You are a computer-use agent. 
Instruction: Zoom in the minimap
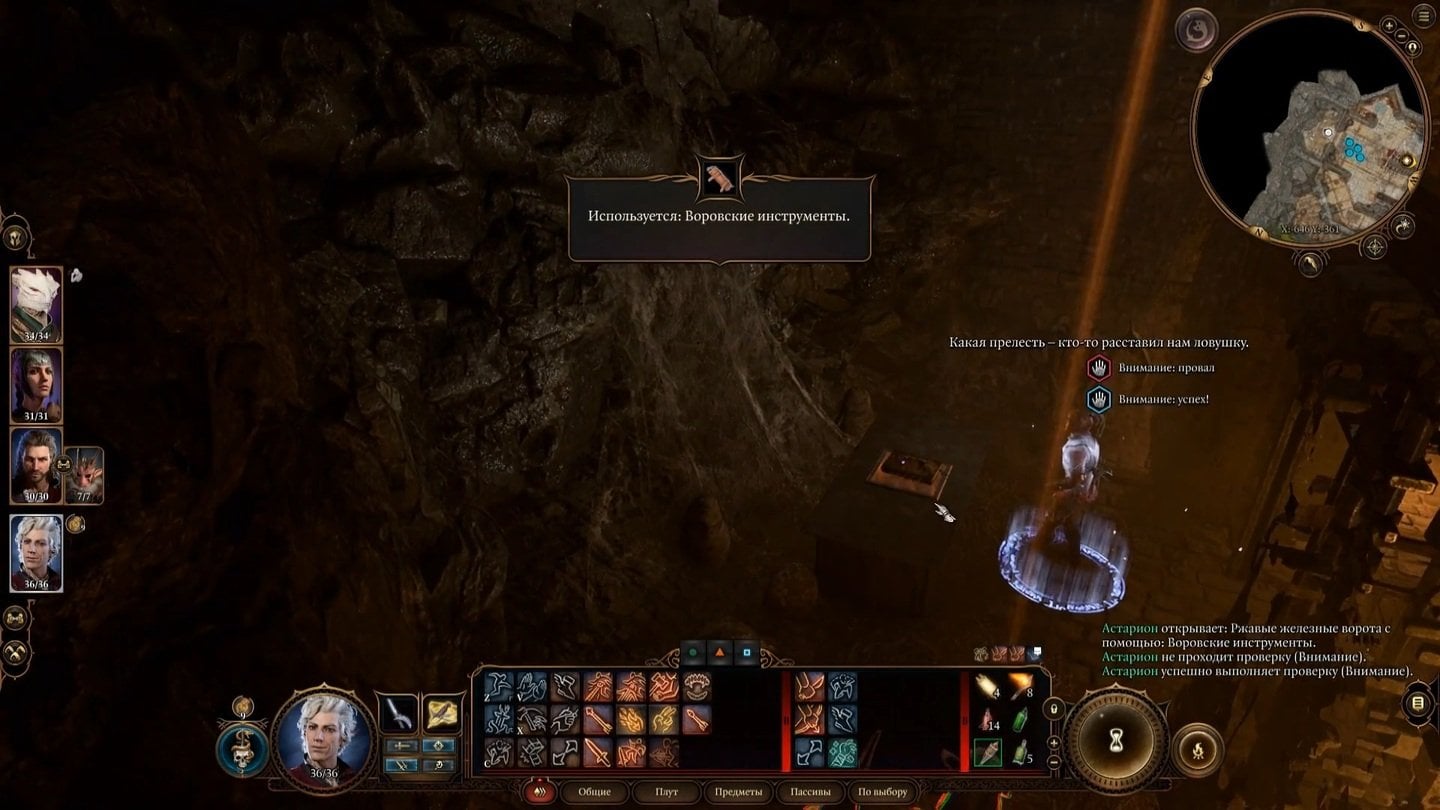coord(1388,26)
